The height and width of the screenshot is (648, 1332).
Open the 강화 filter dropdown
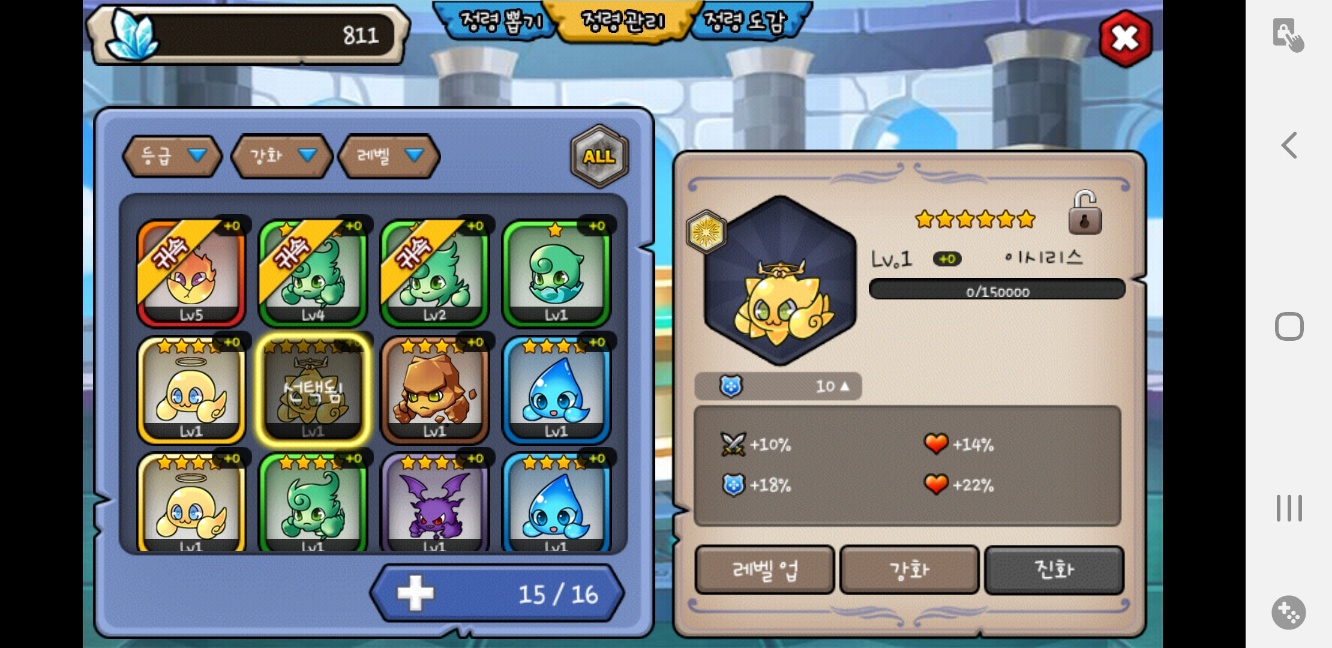pyautogui.click(x=281, y=156)
